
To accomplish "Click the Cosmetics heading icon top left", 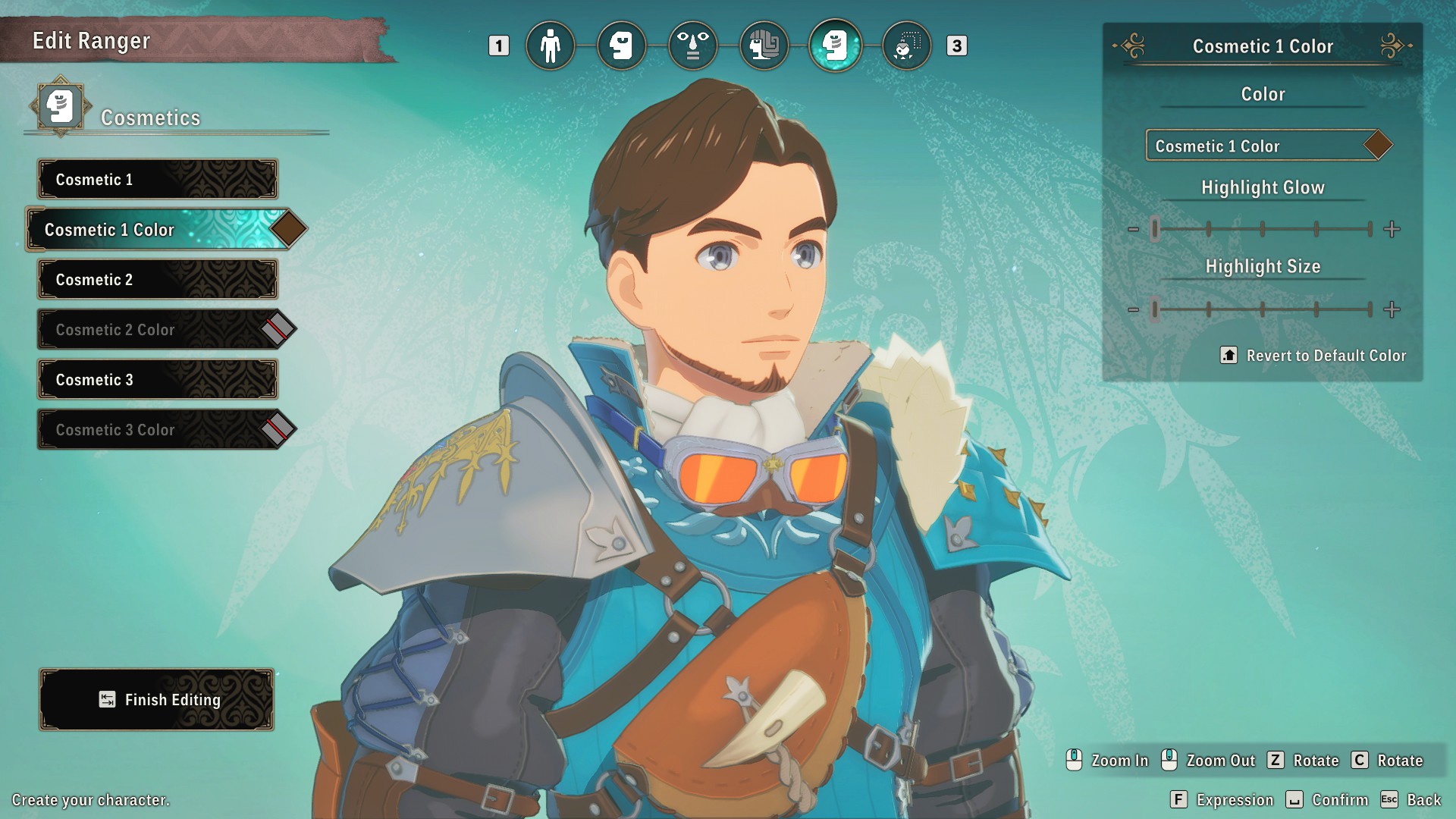I will pos(59,107).
